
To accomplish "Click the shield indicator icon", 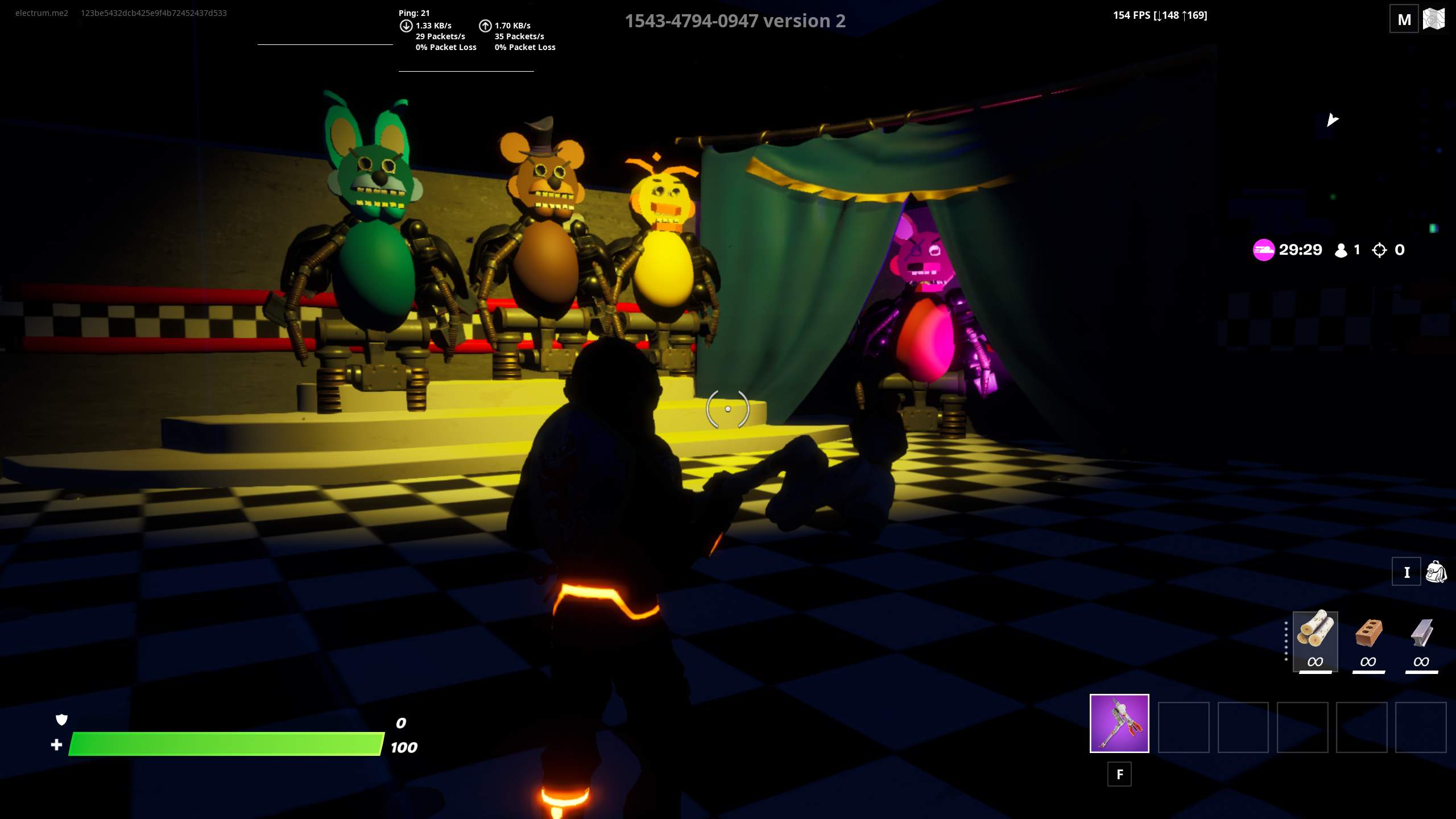I will (x=61, y=720).
